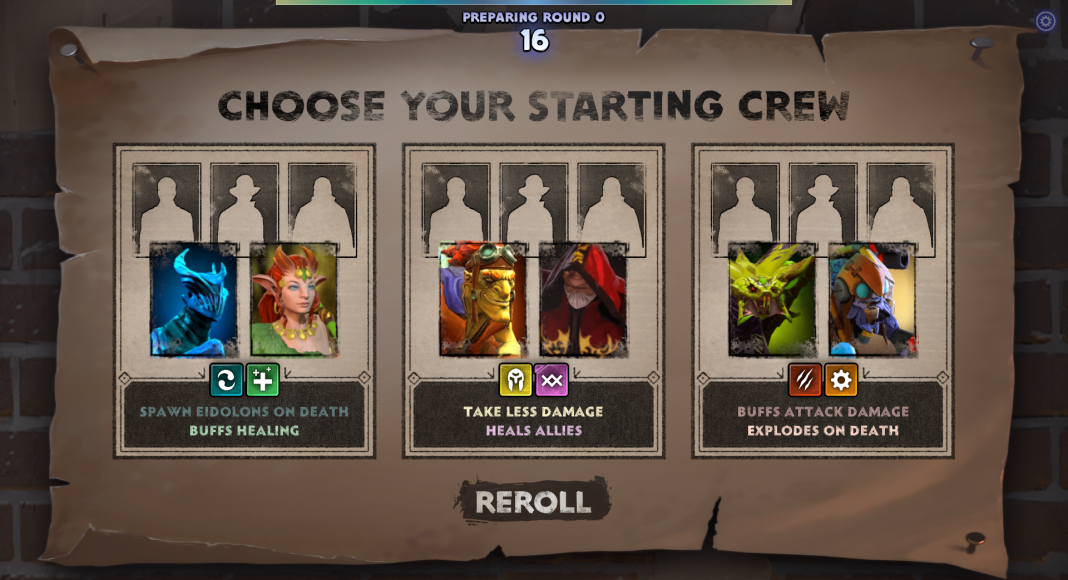The image size is (1068, 580).
Task: Pick the goggled orange brawler hero portrait
Action: pyautogui.click(x=483, y=300)
